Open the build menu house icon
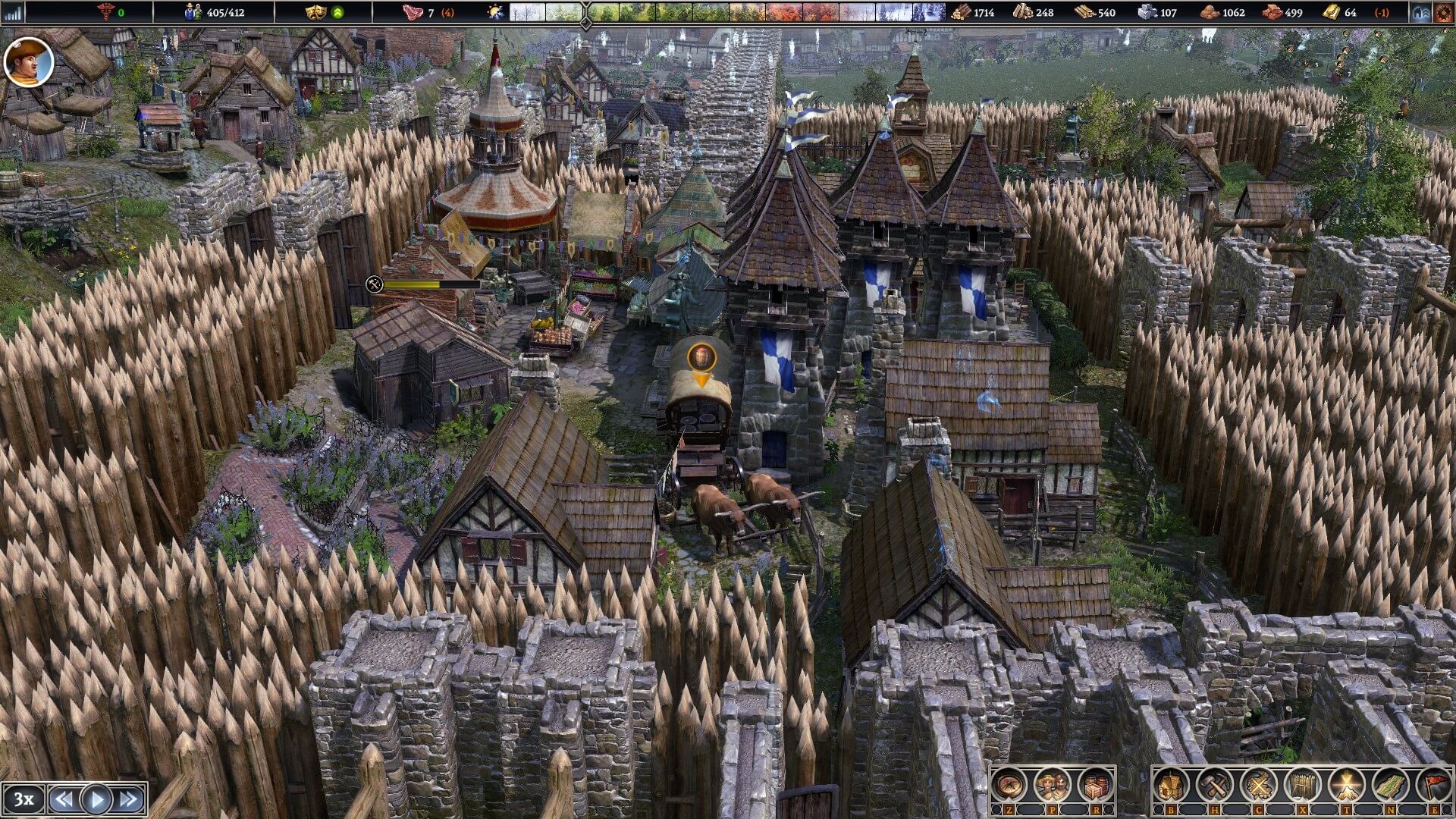 click(1171, 785)
